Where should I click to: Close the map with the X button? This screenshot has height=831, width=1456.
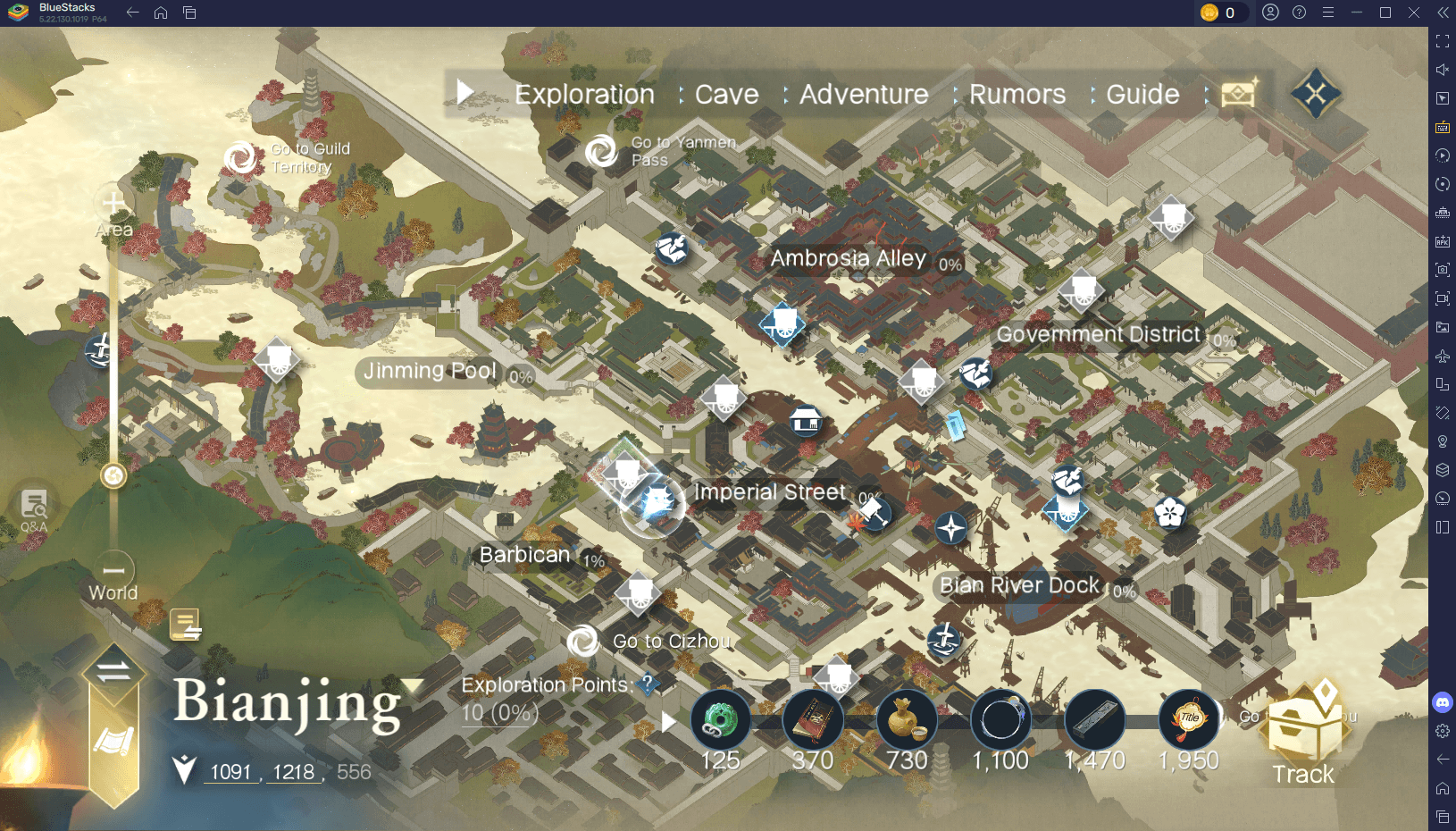tap(1315, 93)
